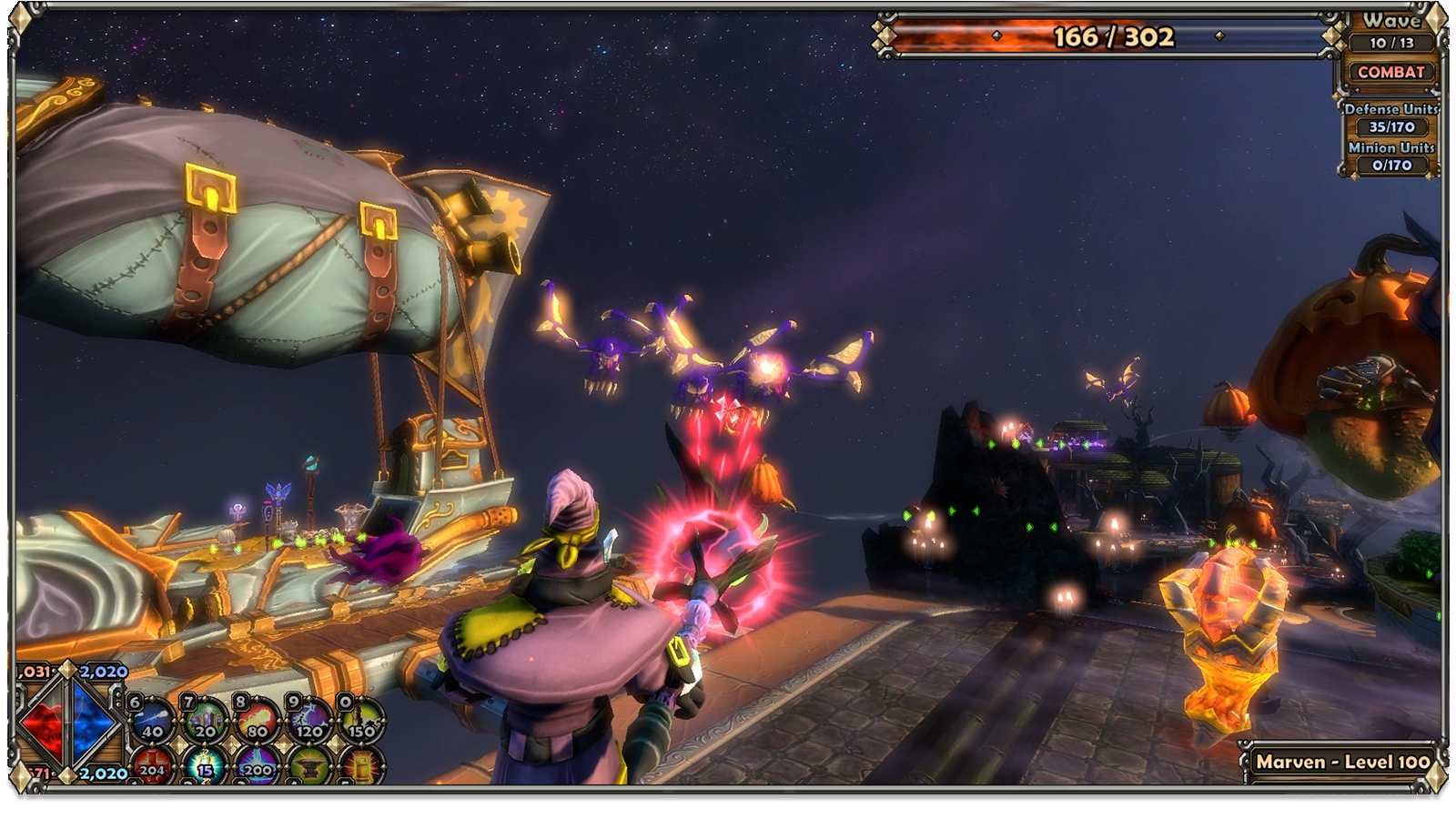Screen dimensions: 1456x819
Task: Select the deadly striker tower slot costing 150
Action: pos(361,719)
